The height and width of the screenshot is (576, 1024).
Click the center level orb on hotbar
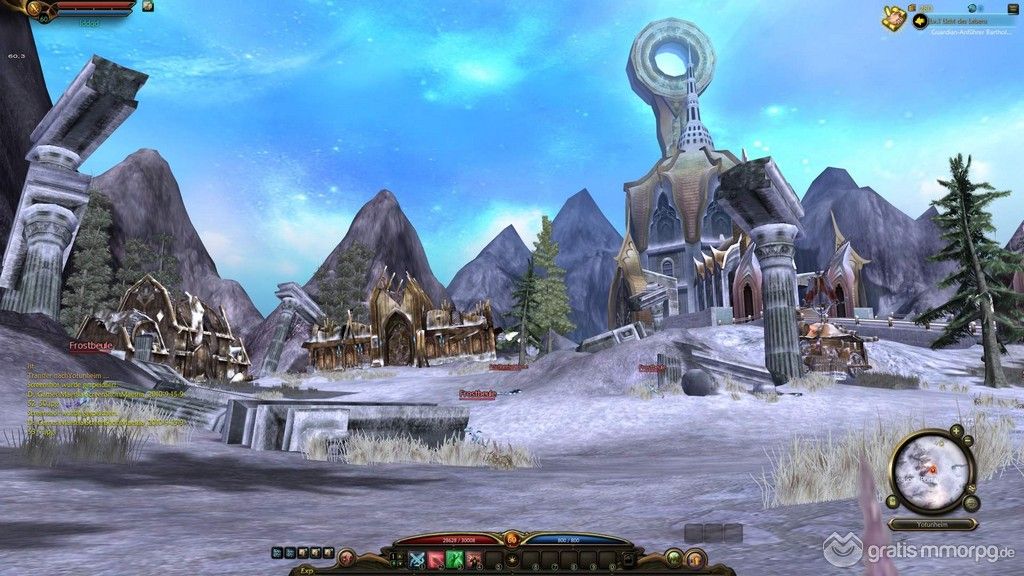pos(511,540)
